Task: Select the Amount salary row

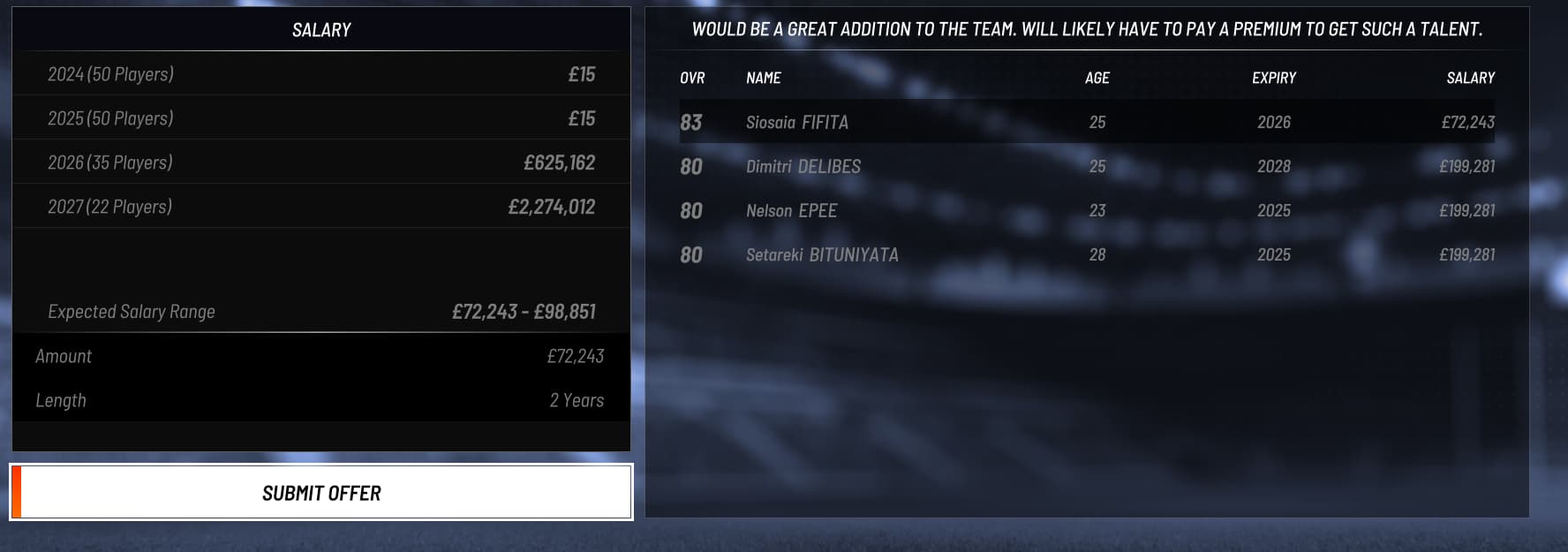Action: (x=320, y=356)
